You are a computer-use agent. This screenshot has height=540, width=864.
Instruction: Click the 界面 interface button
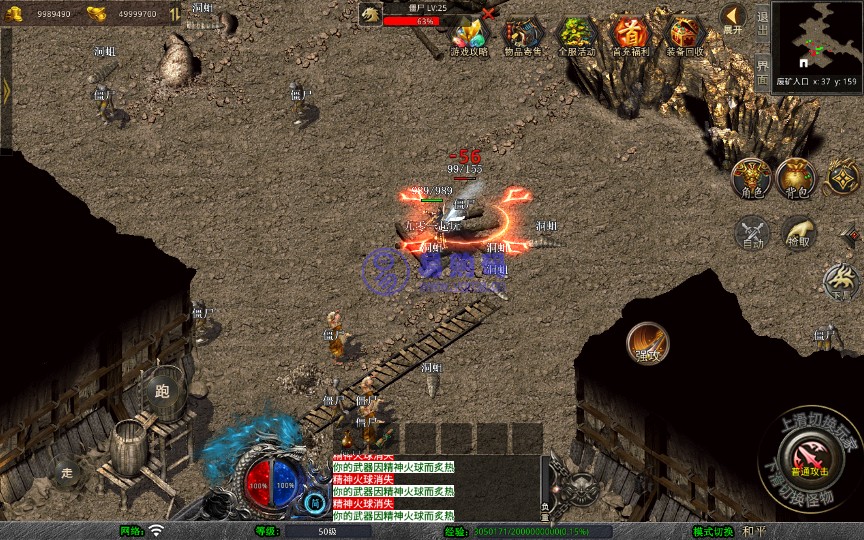click(x=762, y=70)
